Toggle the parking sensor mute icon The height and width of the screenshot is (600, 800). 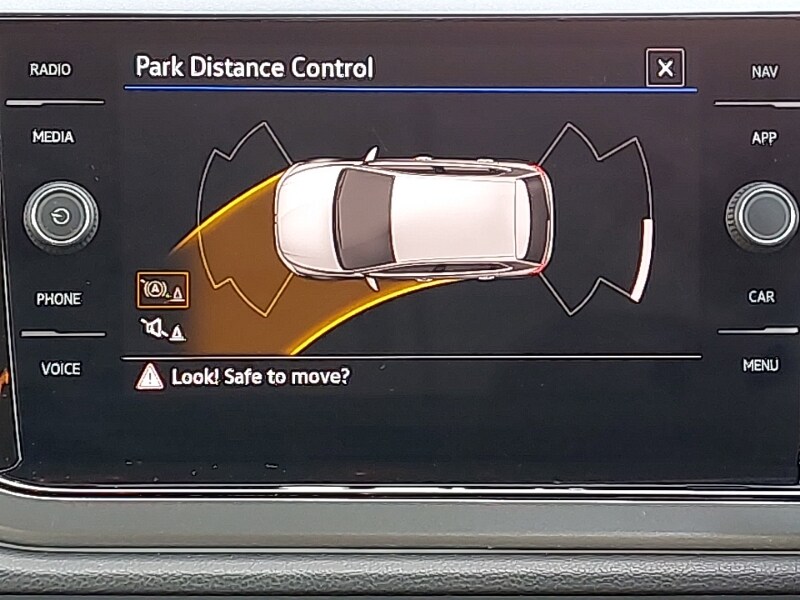162,328
